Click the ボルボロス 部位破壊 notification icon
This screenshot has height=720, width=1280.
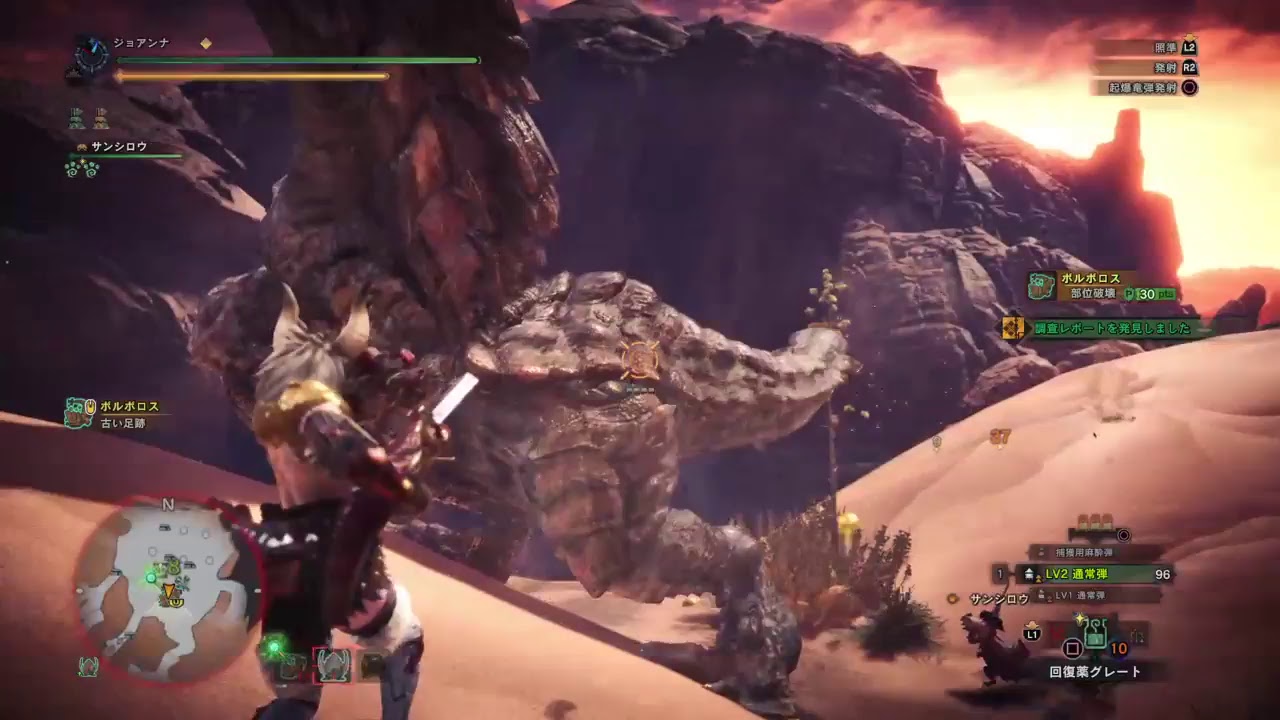tap(1041, 287)
